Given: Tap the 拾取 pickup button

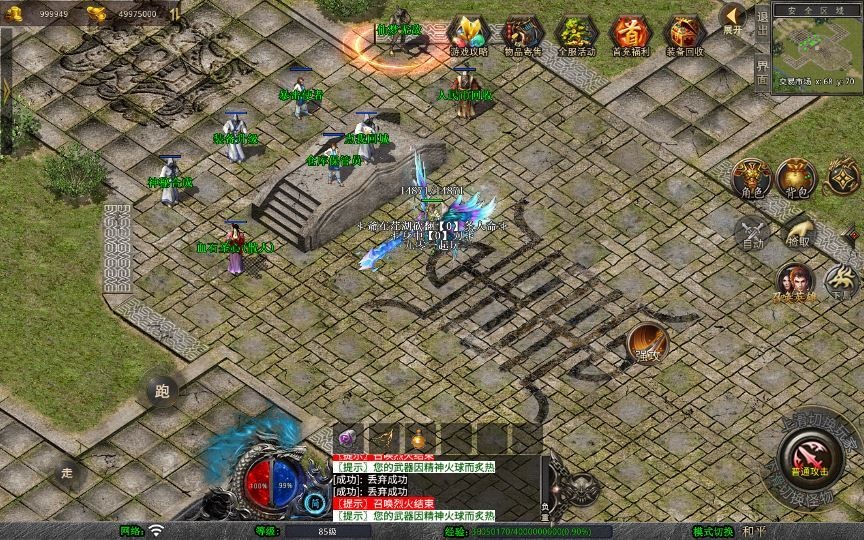Looking at the screenshot, I should pyautogui.click(x=798, y=232).
